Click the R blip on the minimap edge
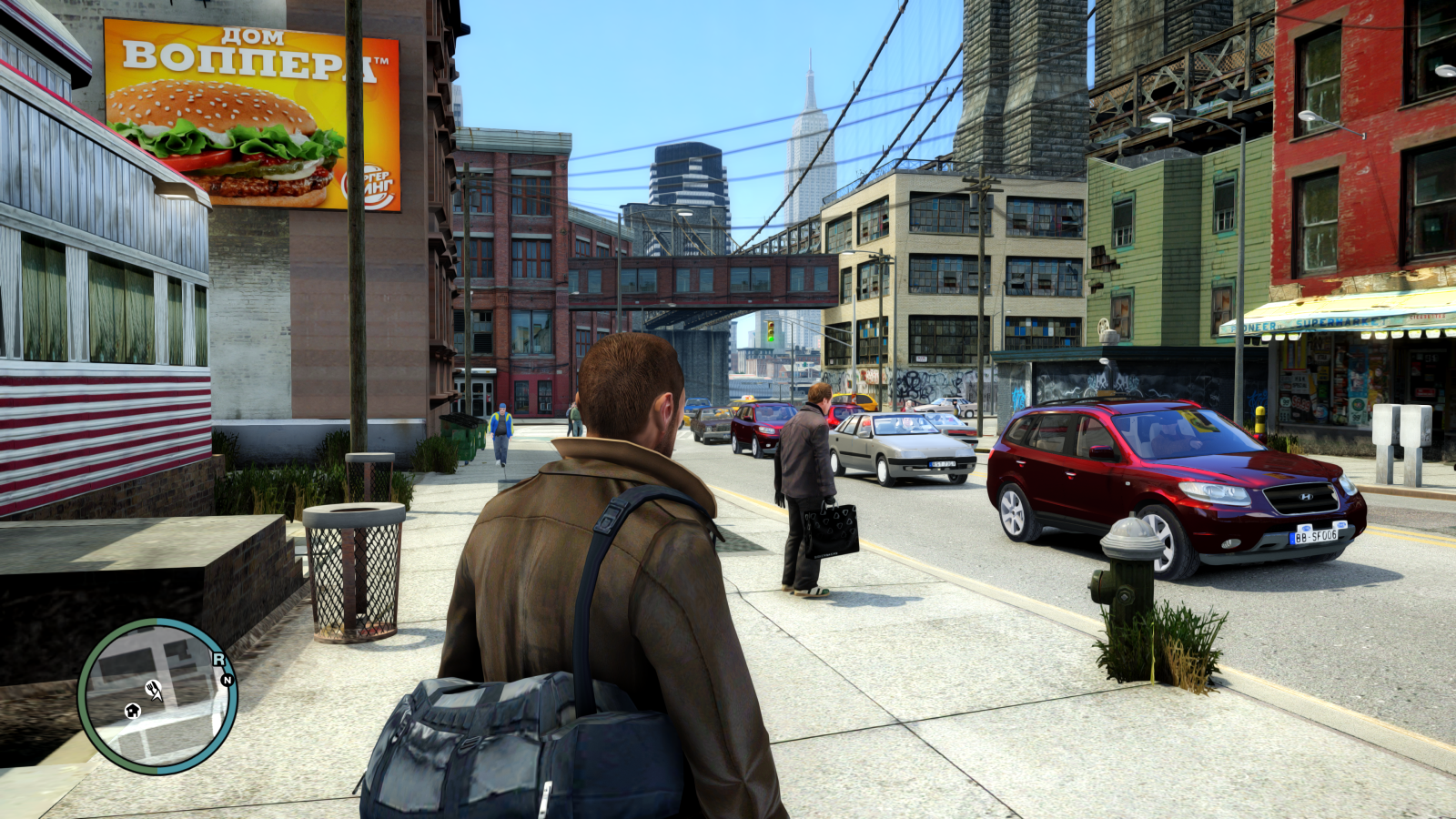 pos(218,659)
